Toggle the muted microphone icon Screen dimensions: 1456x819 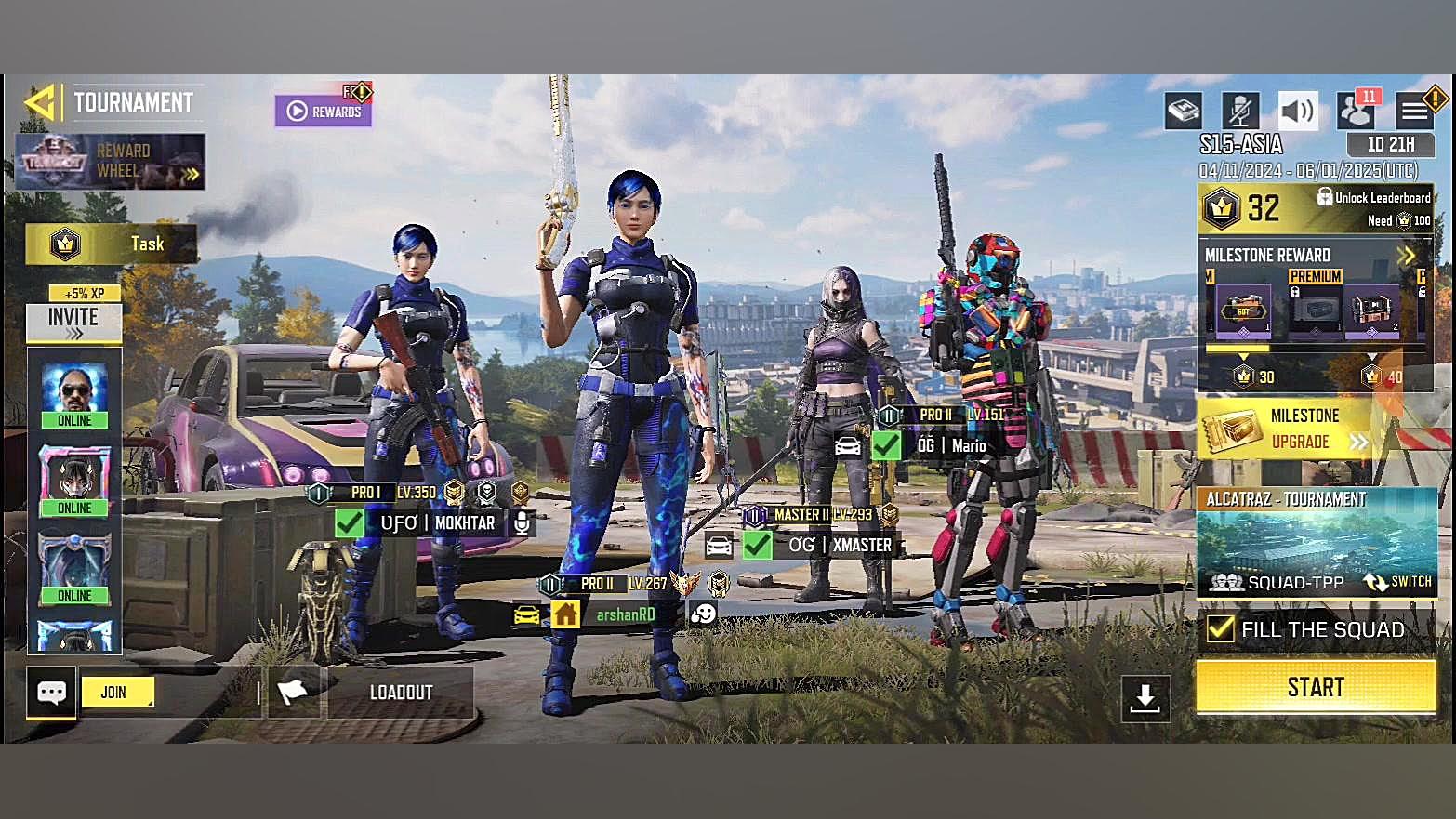click(x=1239, y=112)
